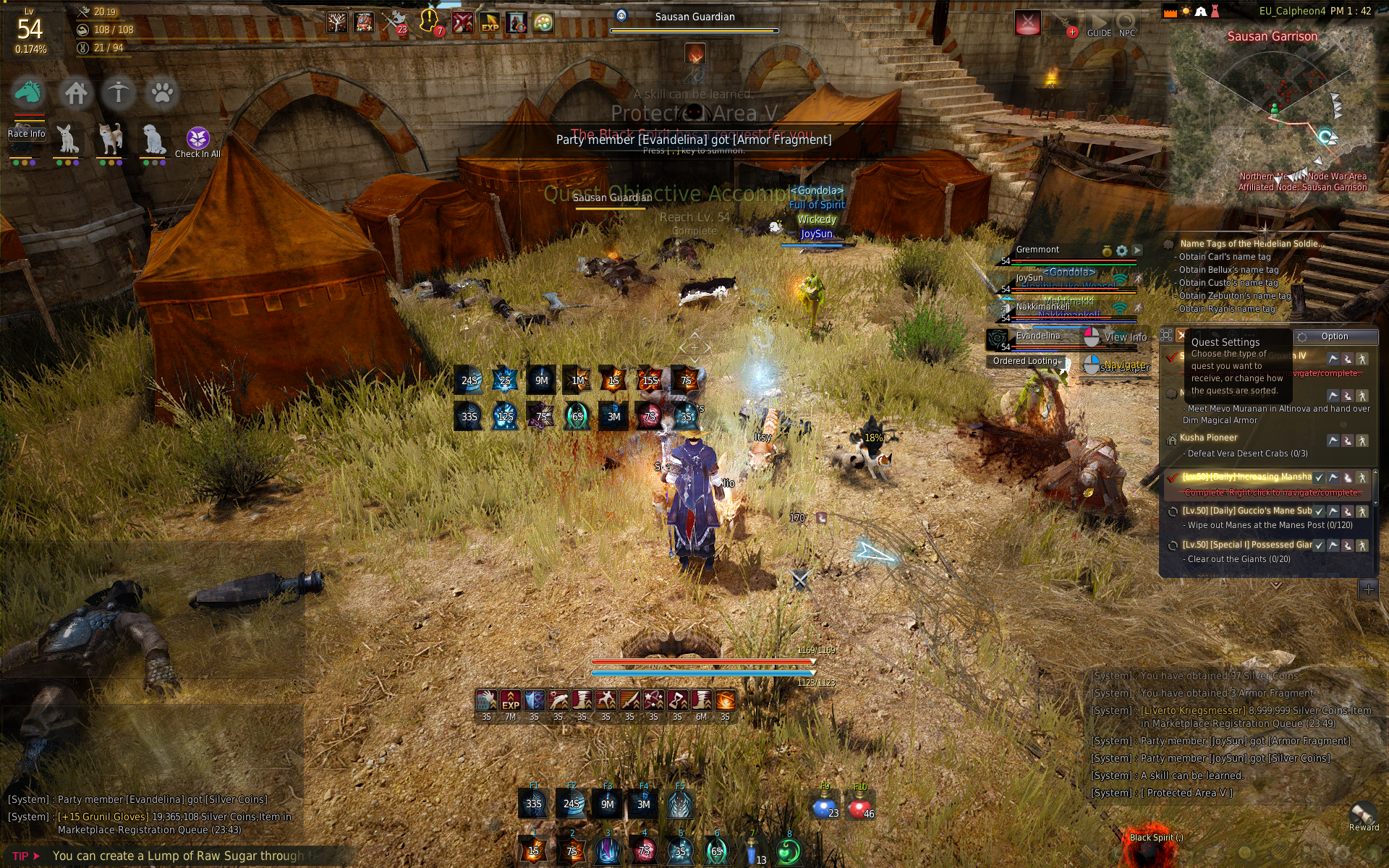Open the Reward scroll icon
This screenshot has height=868, width=1389.
point(1363,814)
